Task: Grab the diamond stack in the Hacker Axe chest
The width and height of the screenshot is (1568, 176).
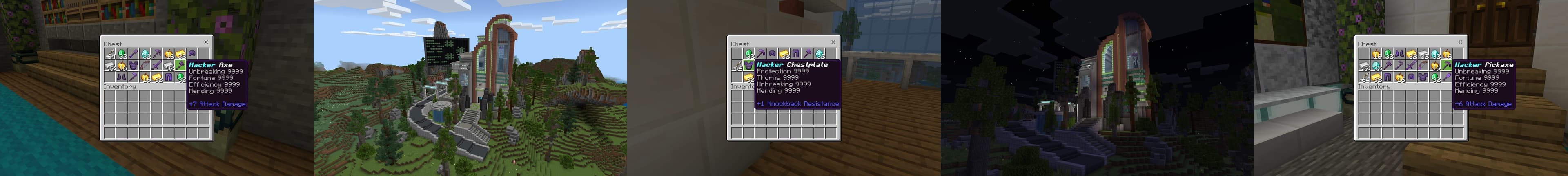Action: (145, 53)
